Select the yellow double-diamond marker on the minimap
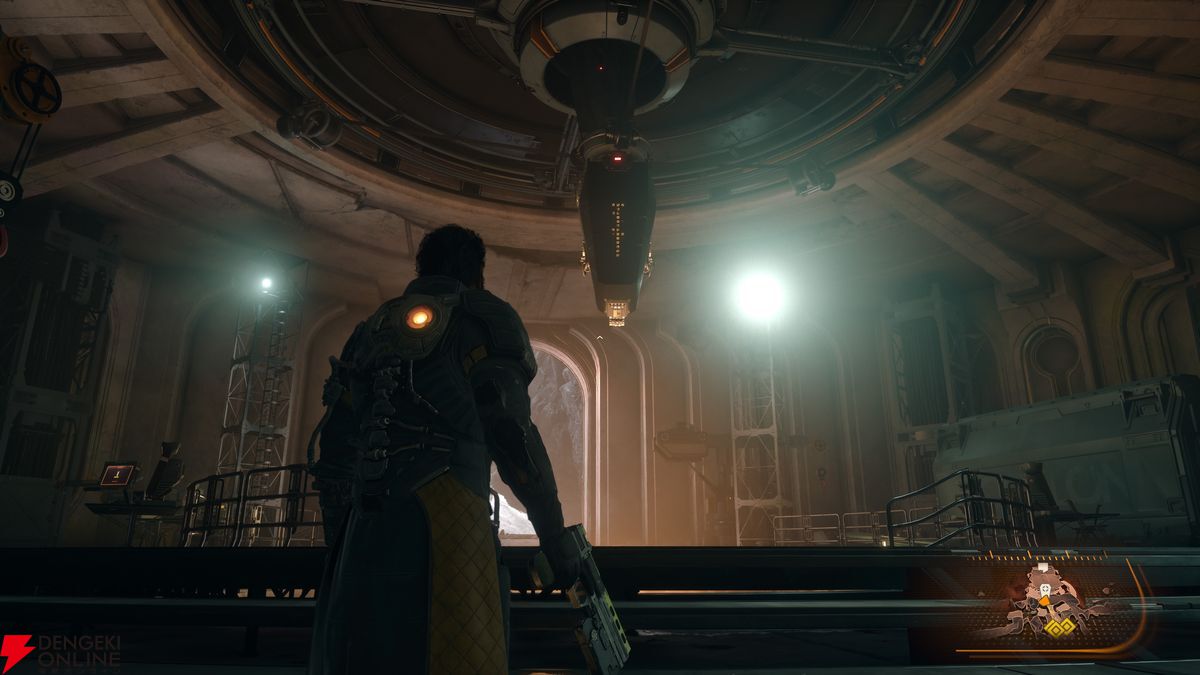 [1059, 627]
